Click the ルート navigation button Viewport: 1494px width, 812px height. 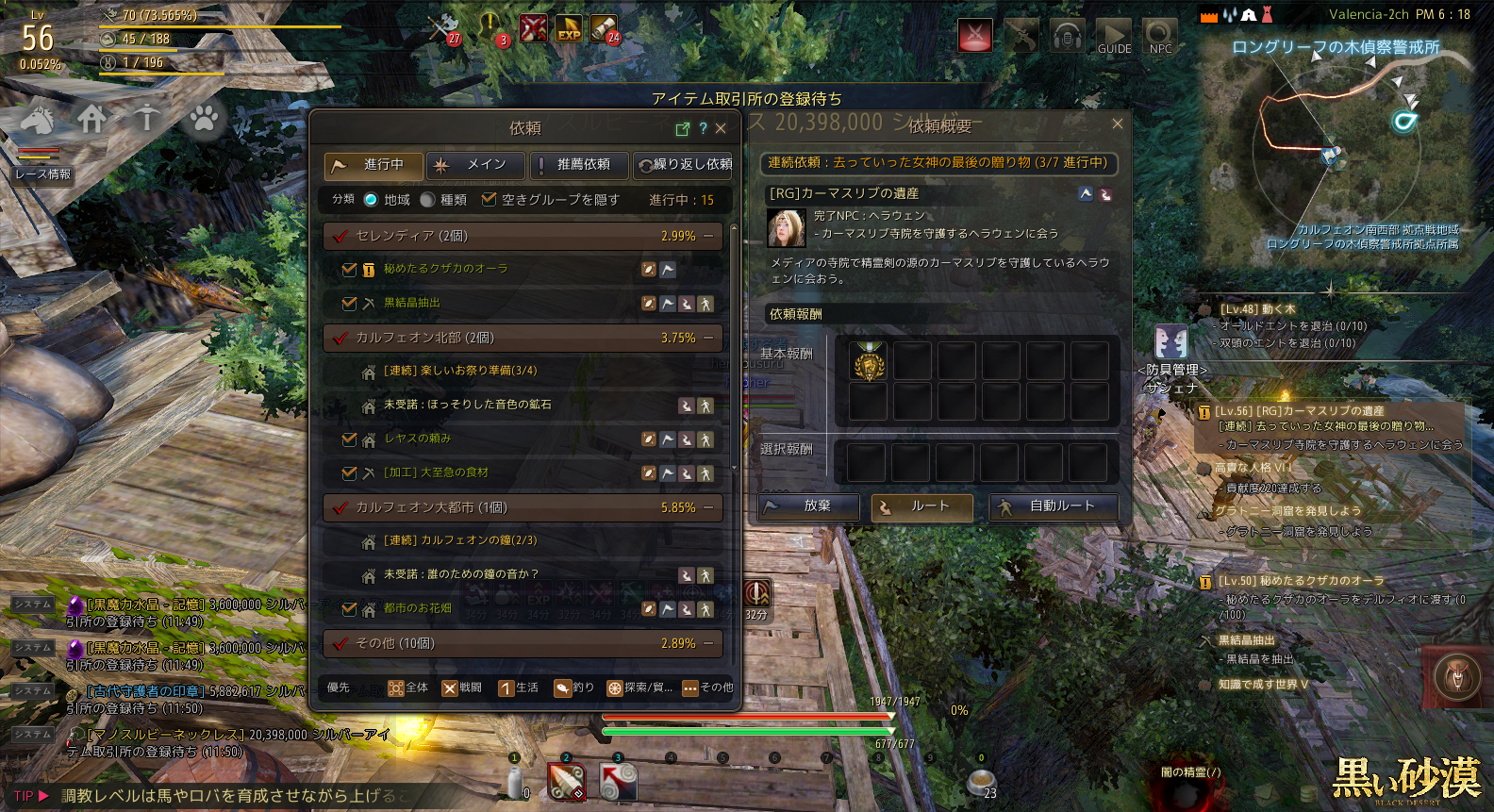point(922,506)
